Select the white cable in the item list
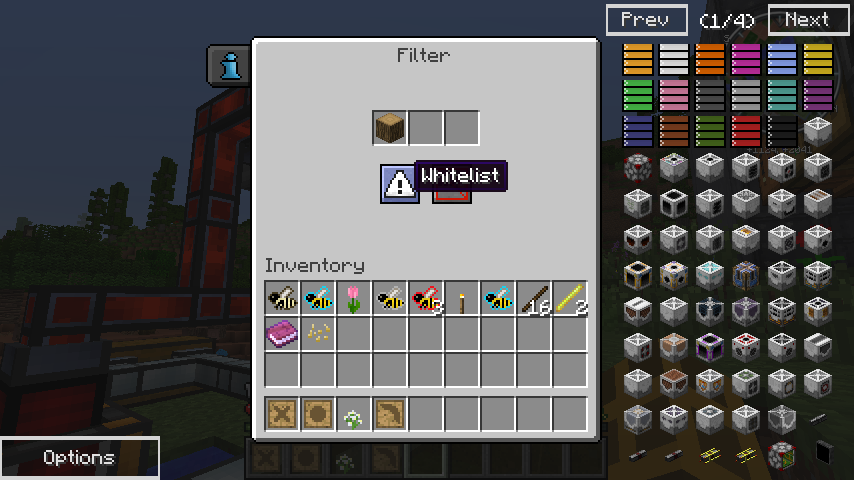The height and width of the screenshot is (480, 854). [673, 58]
